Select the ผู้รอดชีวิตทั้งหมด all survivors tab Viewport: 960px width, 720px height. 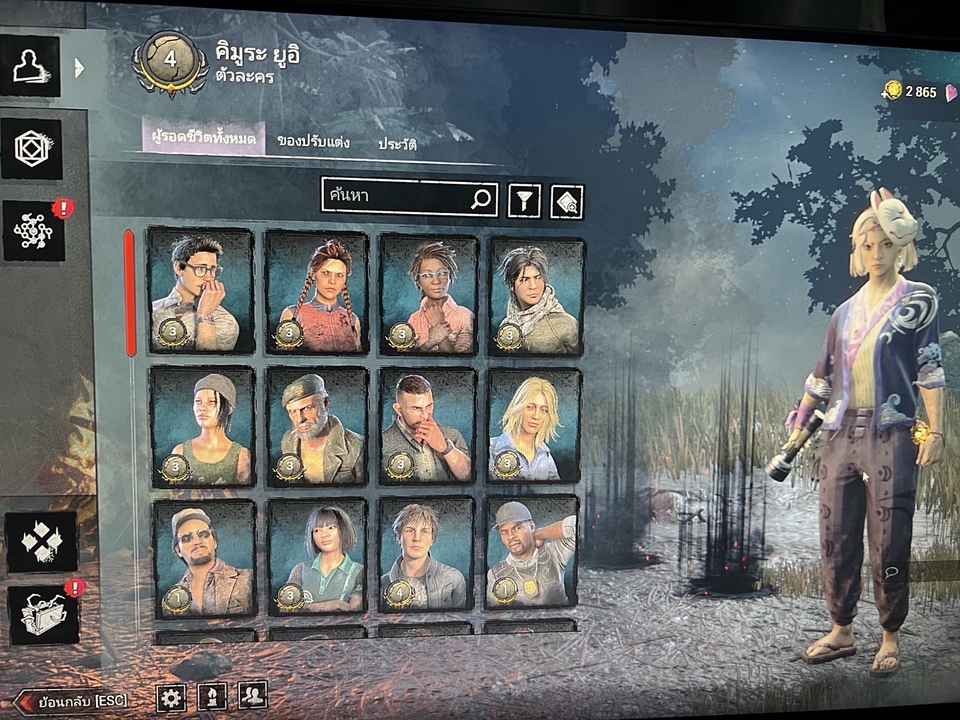(x=203, y=138)
